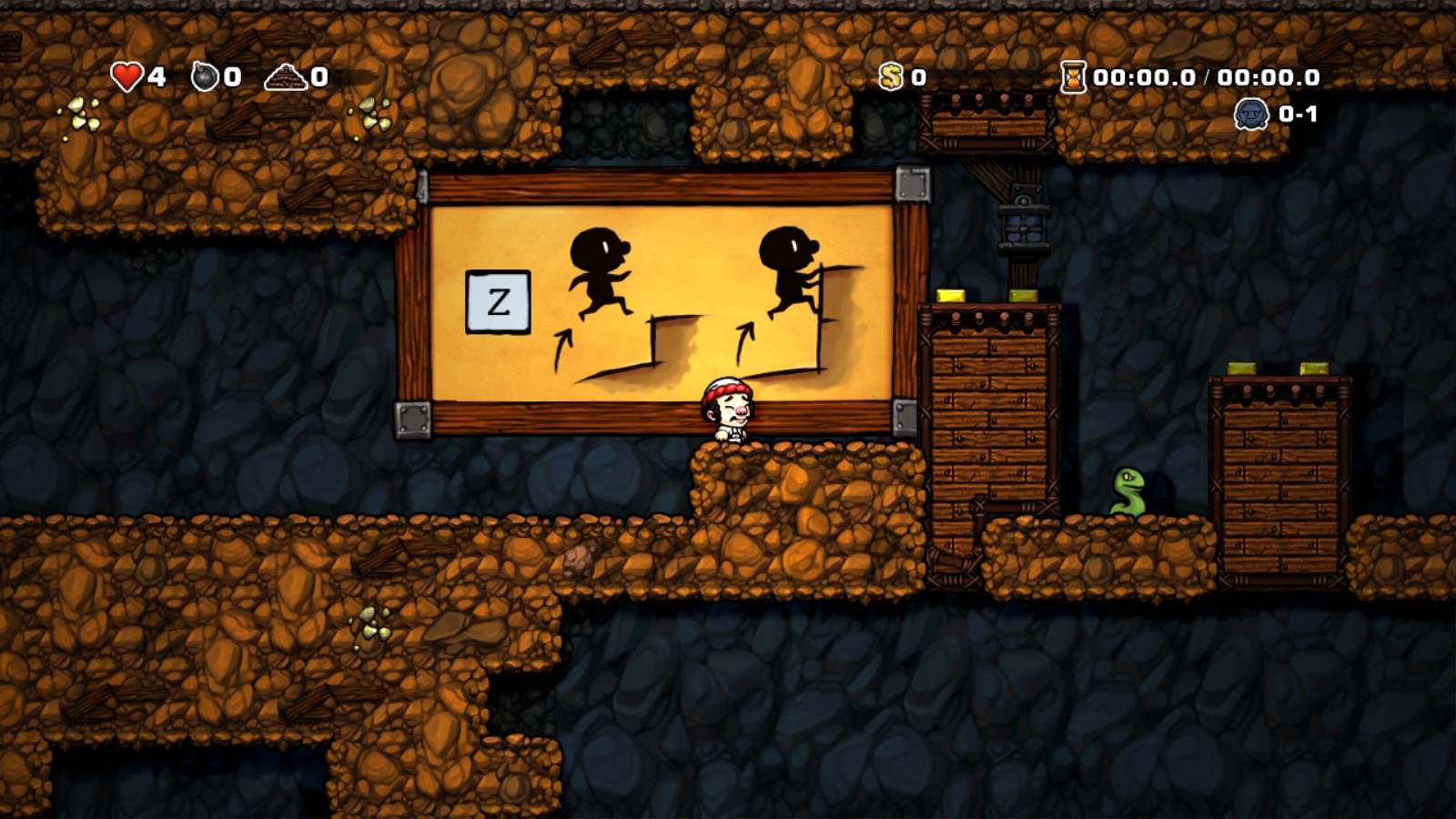Click the red heart health icon
The height and width of the screenshot is (819, 1456).
[127, 76]
